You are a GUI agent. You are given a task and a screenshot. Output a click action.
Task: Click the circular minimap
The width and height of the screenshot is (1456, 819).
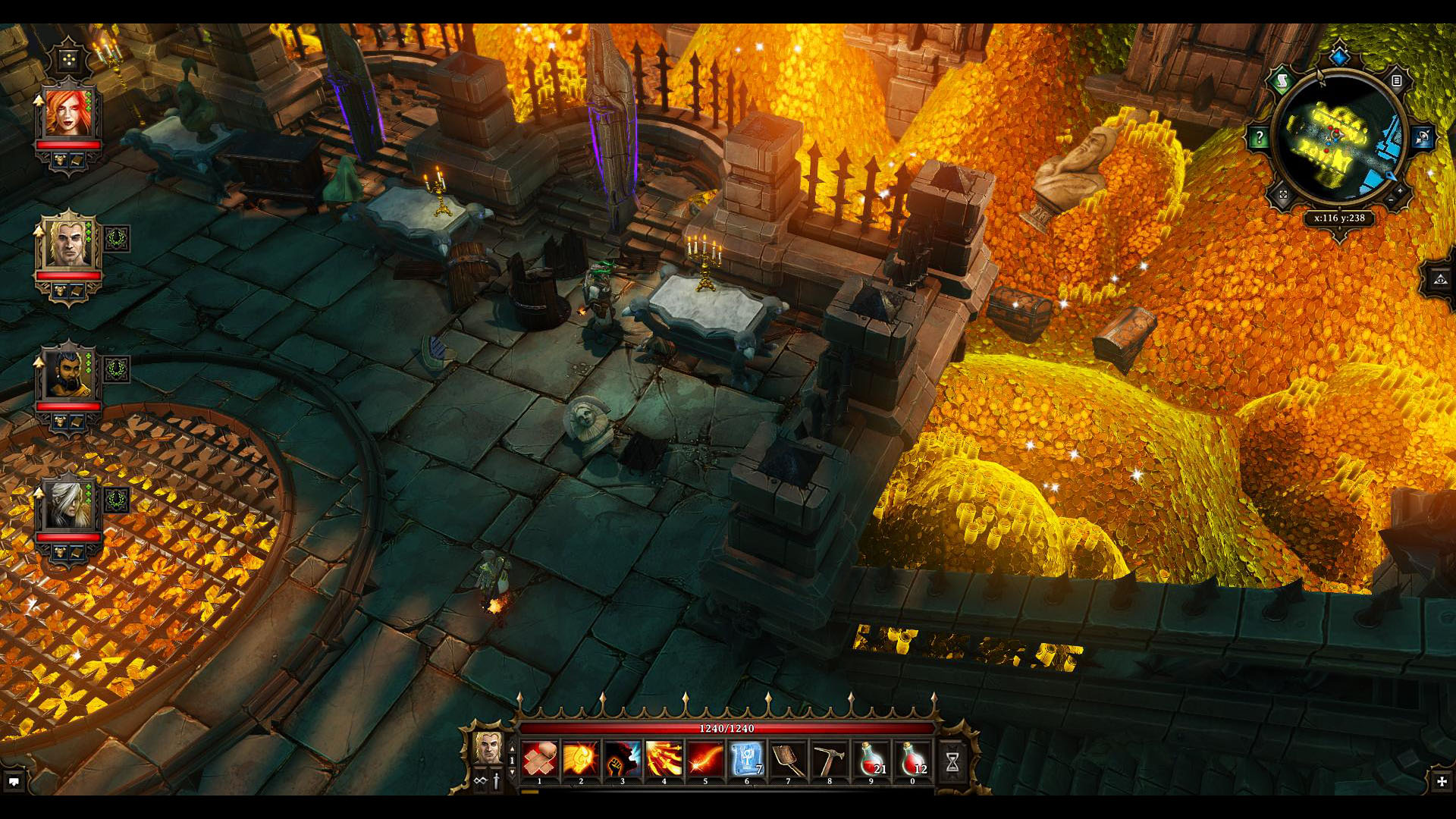[x=1339, y=137]
